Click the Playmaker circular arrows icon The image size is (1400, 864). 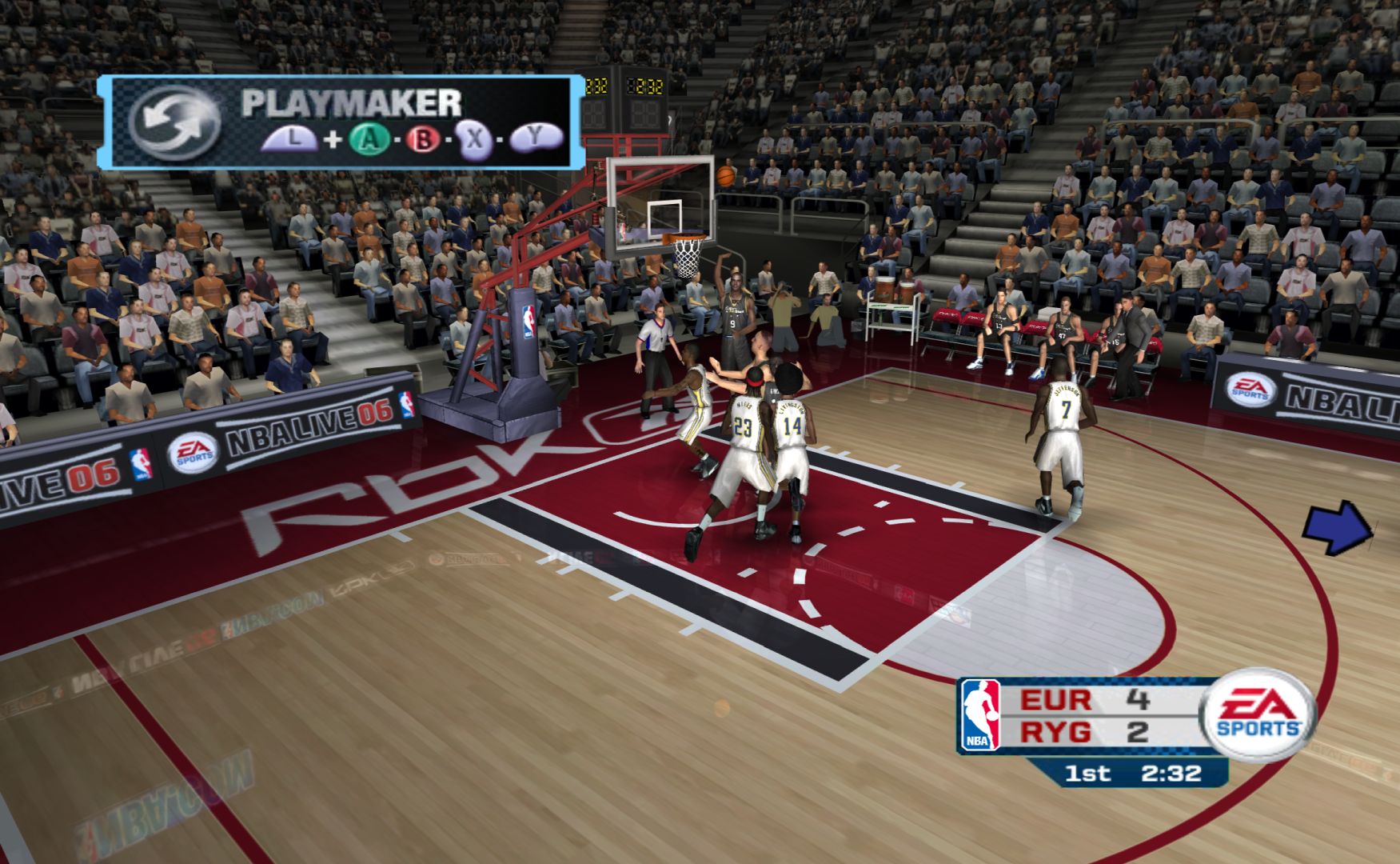tap(174, 121)
